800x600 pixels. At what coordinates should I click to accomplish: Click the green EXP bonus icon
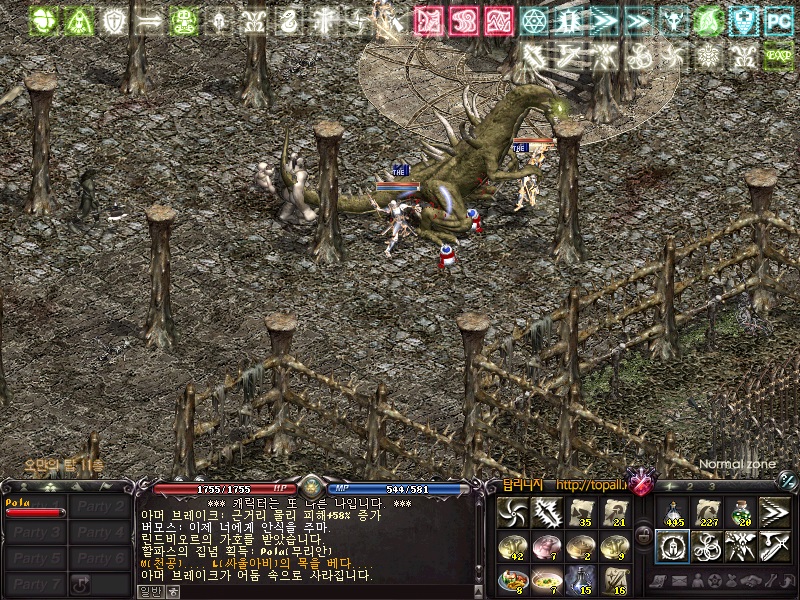point(778,55)
